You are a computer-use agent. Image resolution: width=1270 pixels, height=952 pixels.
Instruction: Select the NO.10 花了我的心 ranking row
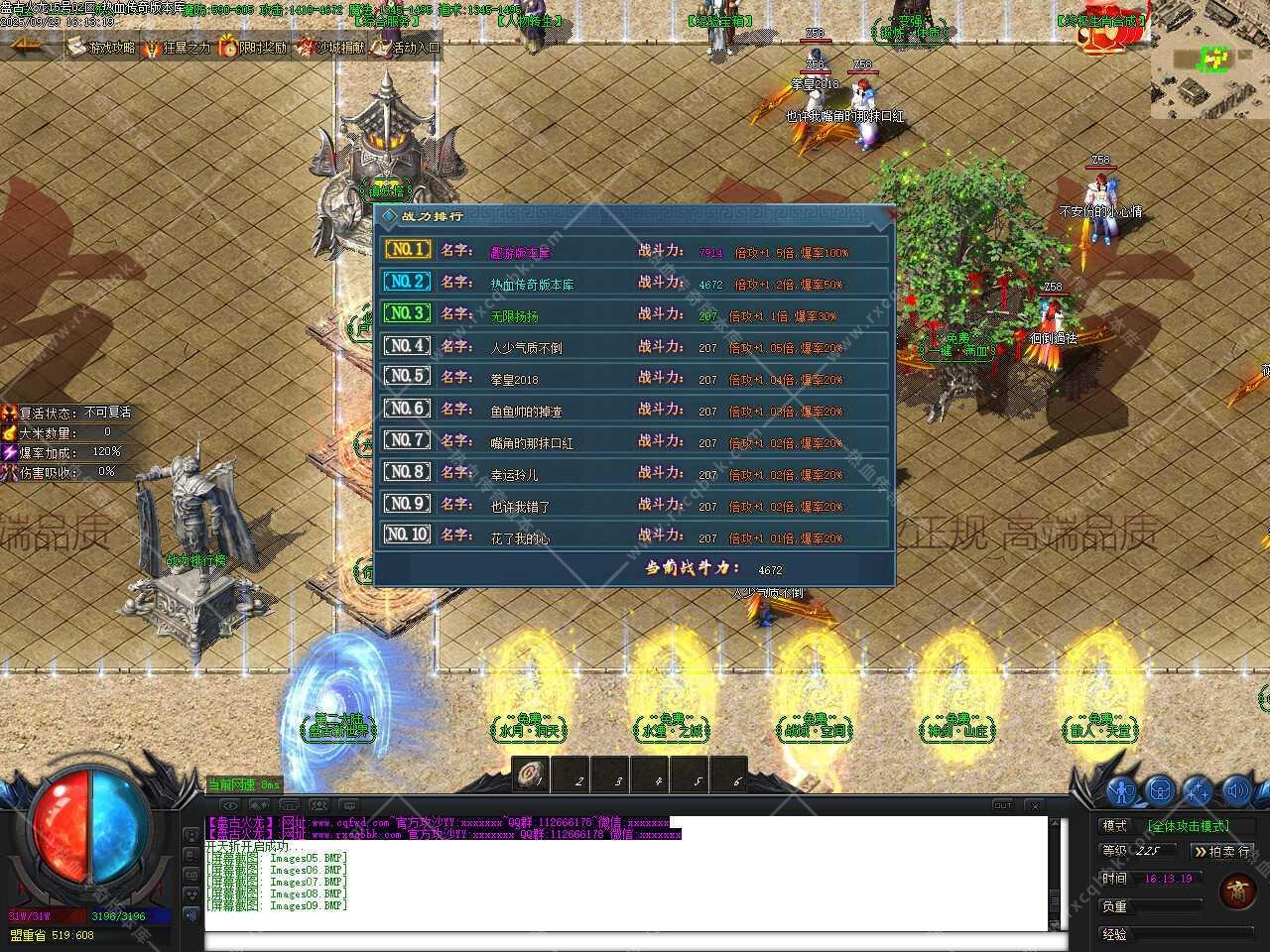[x=635, y=536]
